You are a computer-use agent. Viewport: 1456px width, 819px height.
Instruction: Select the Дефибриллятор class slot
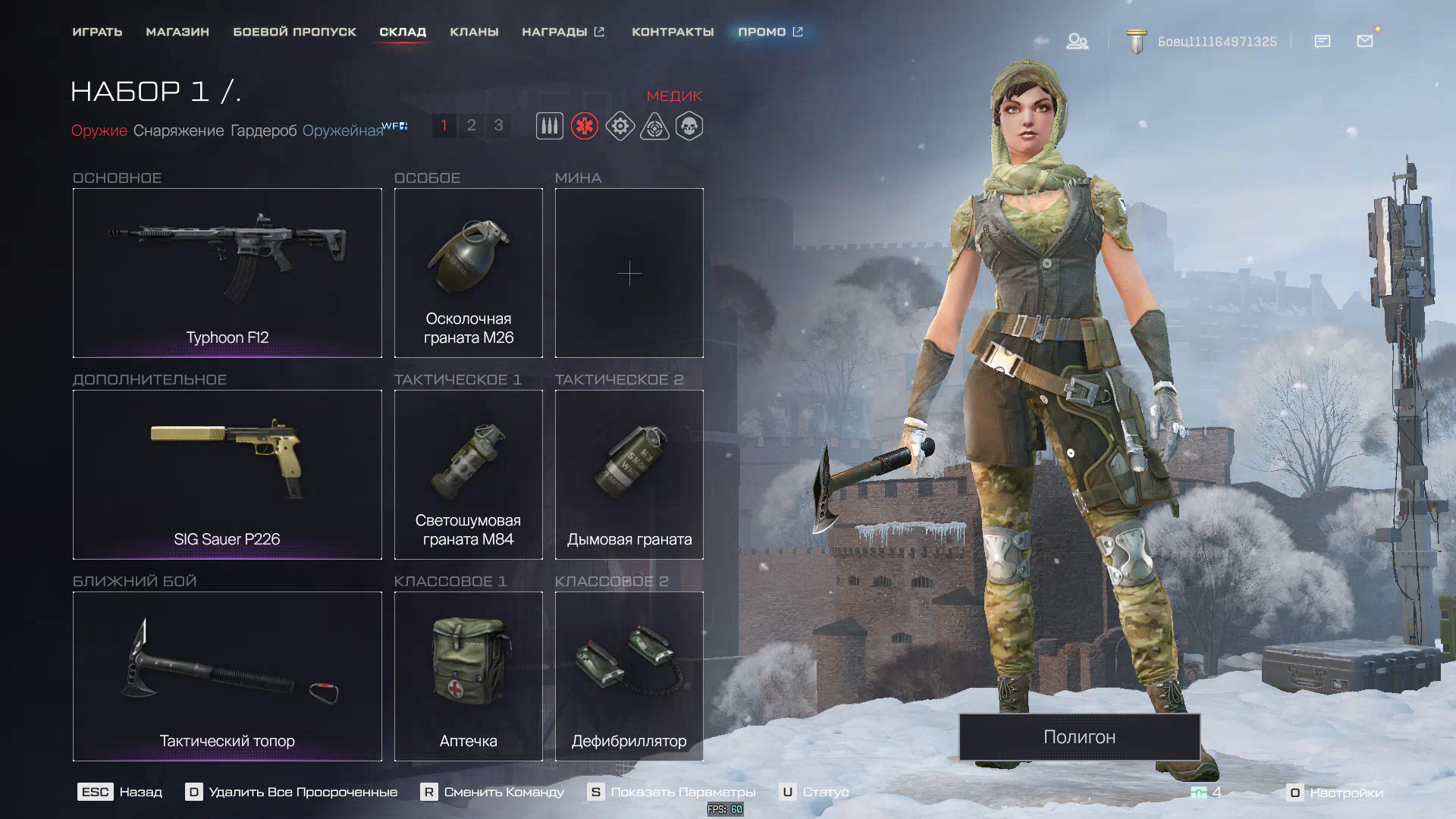629,676
